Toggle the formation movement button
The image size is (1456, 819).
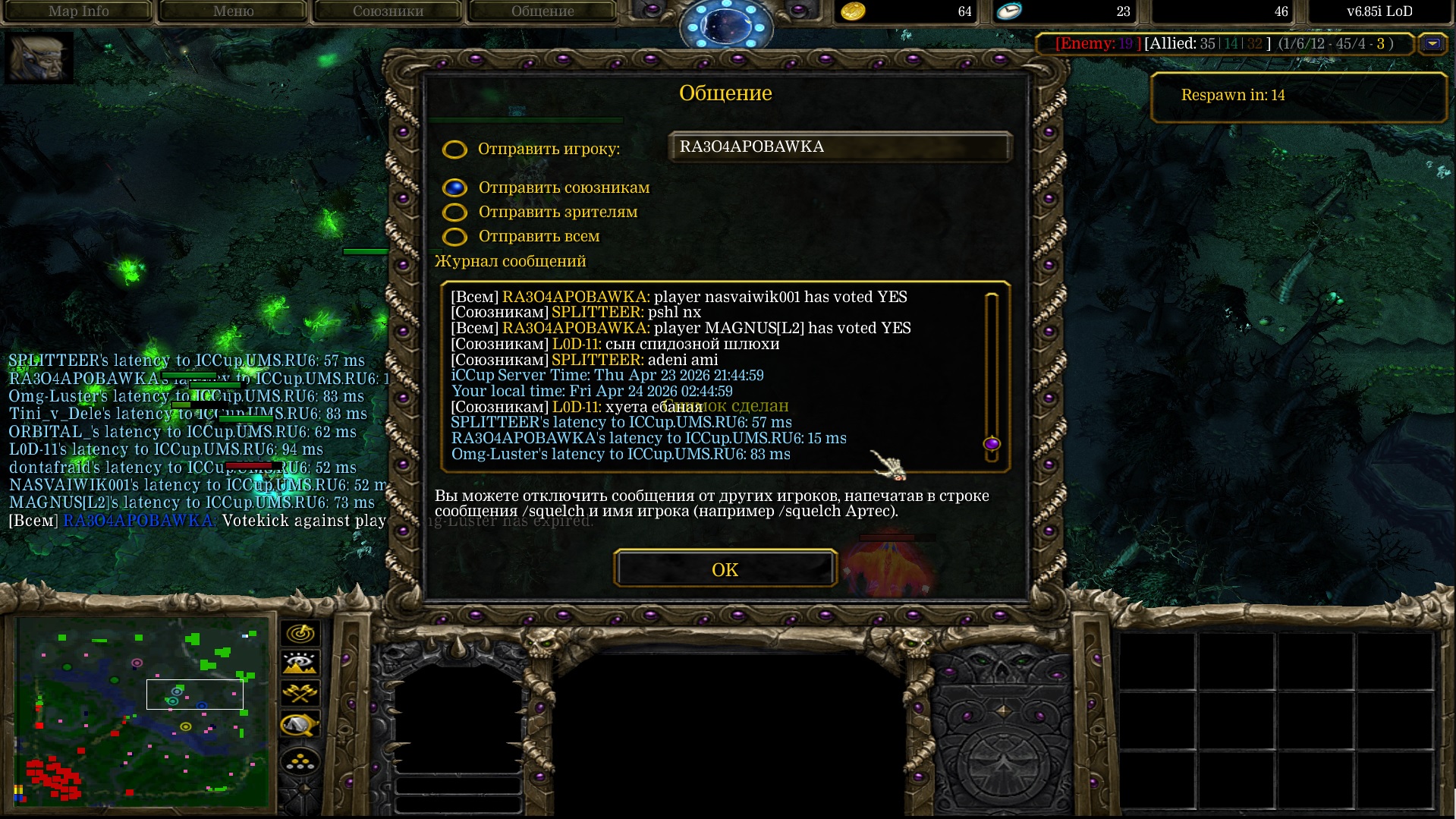click(300, 761)
